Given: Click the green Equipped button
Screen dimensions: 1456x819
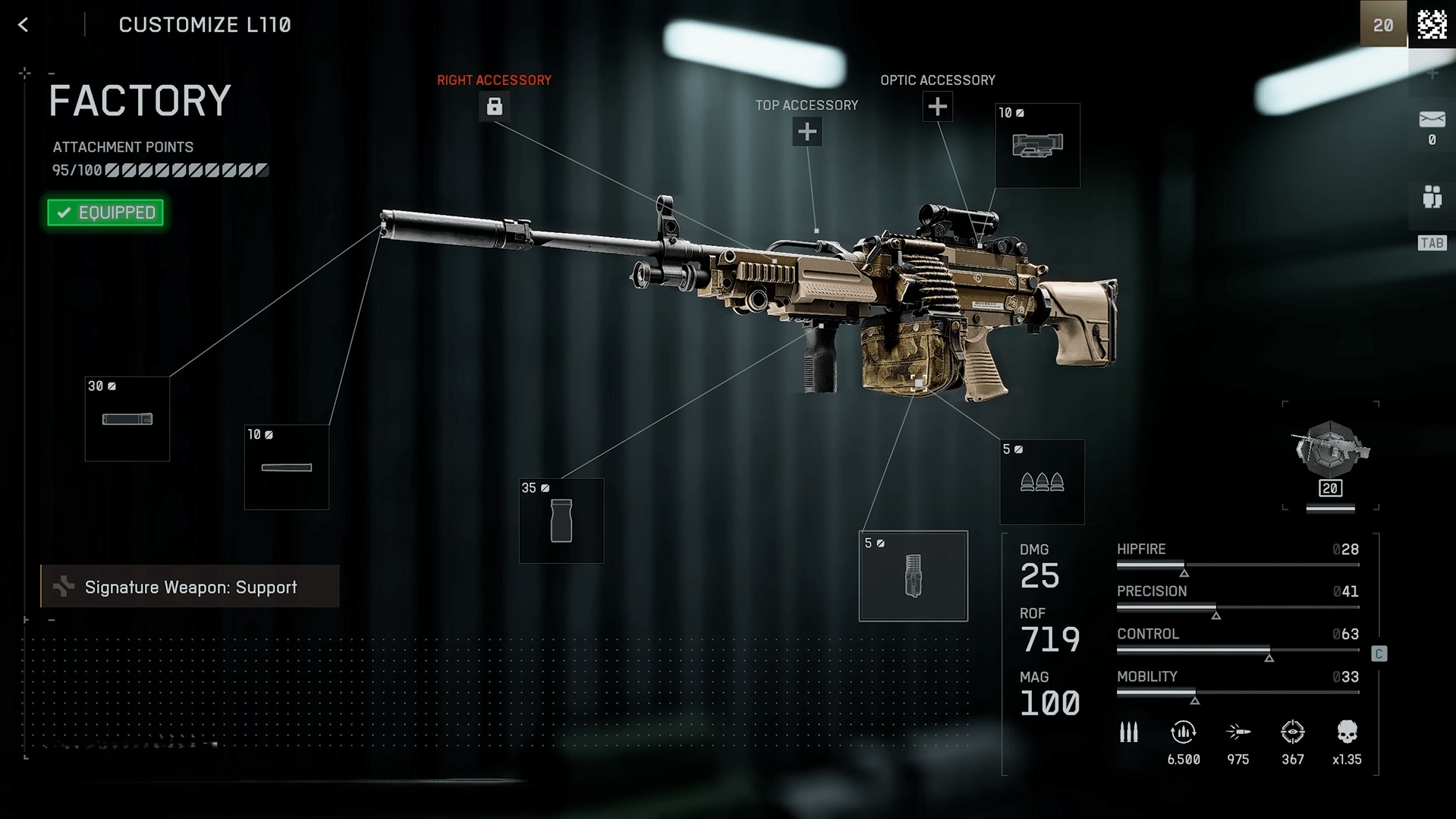Looking at the screenshot, I should tap(105, 213).
